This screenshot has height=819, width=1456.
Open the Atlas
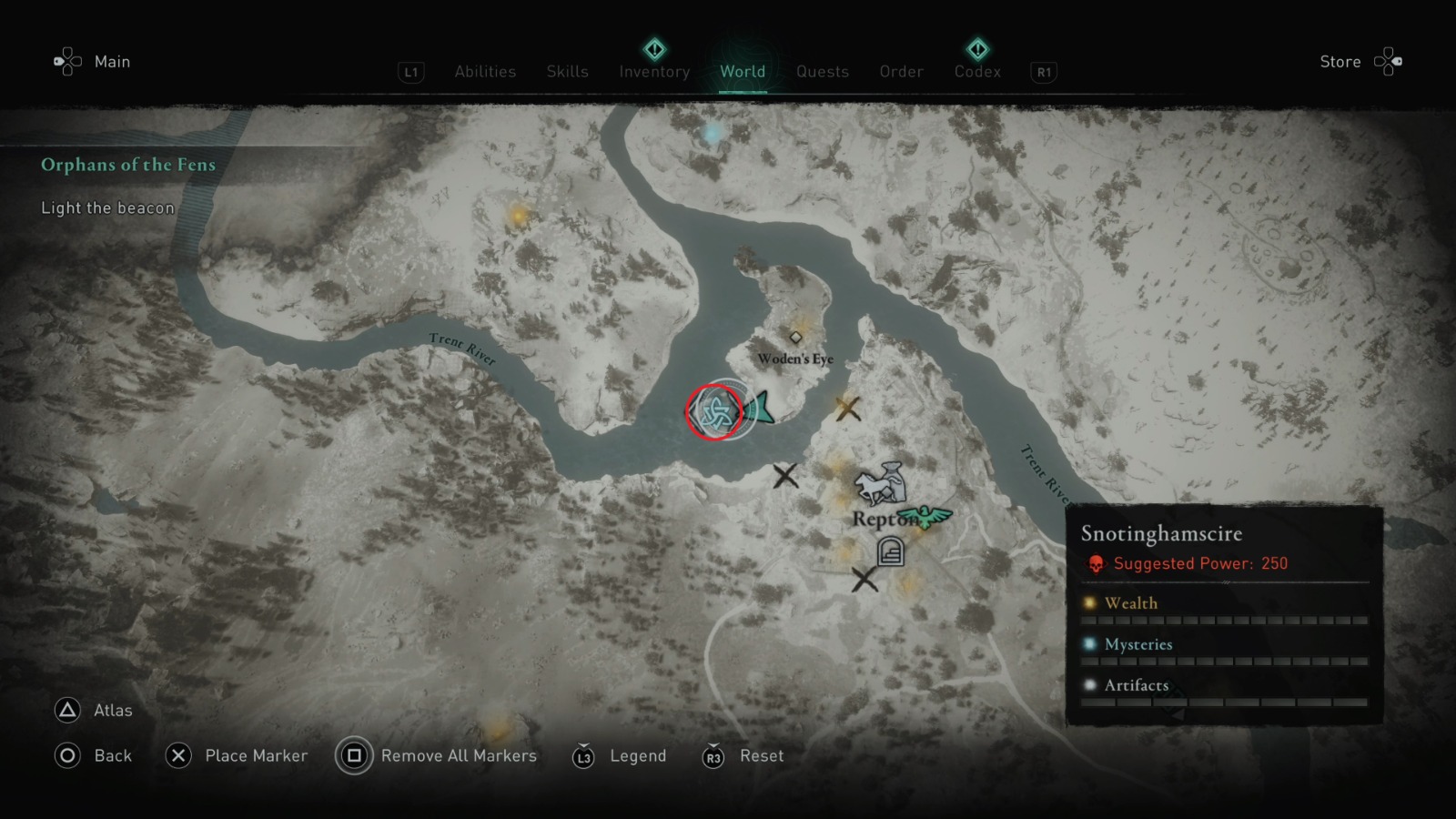[x=109, y=710]
